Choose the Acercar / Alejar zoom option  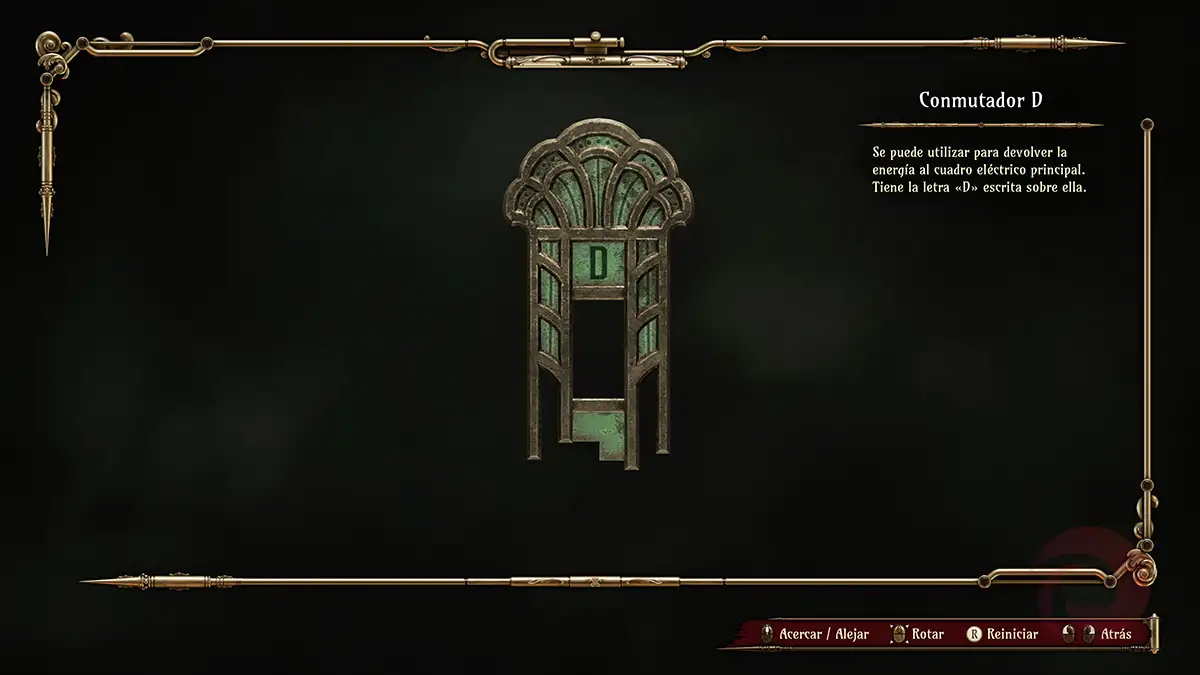822,634
